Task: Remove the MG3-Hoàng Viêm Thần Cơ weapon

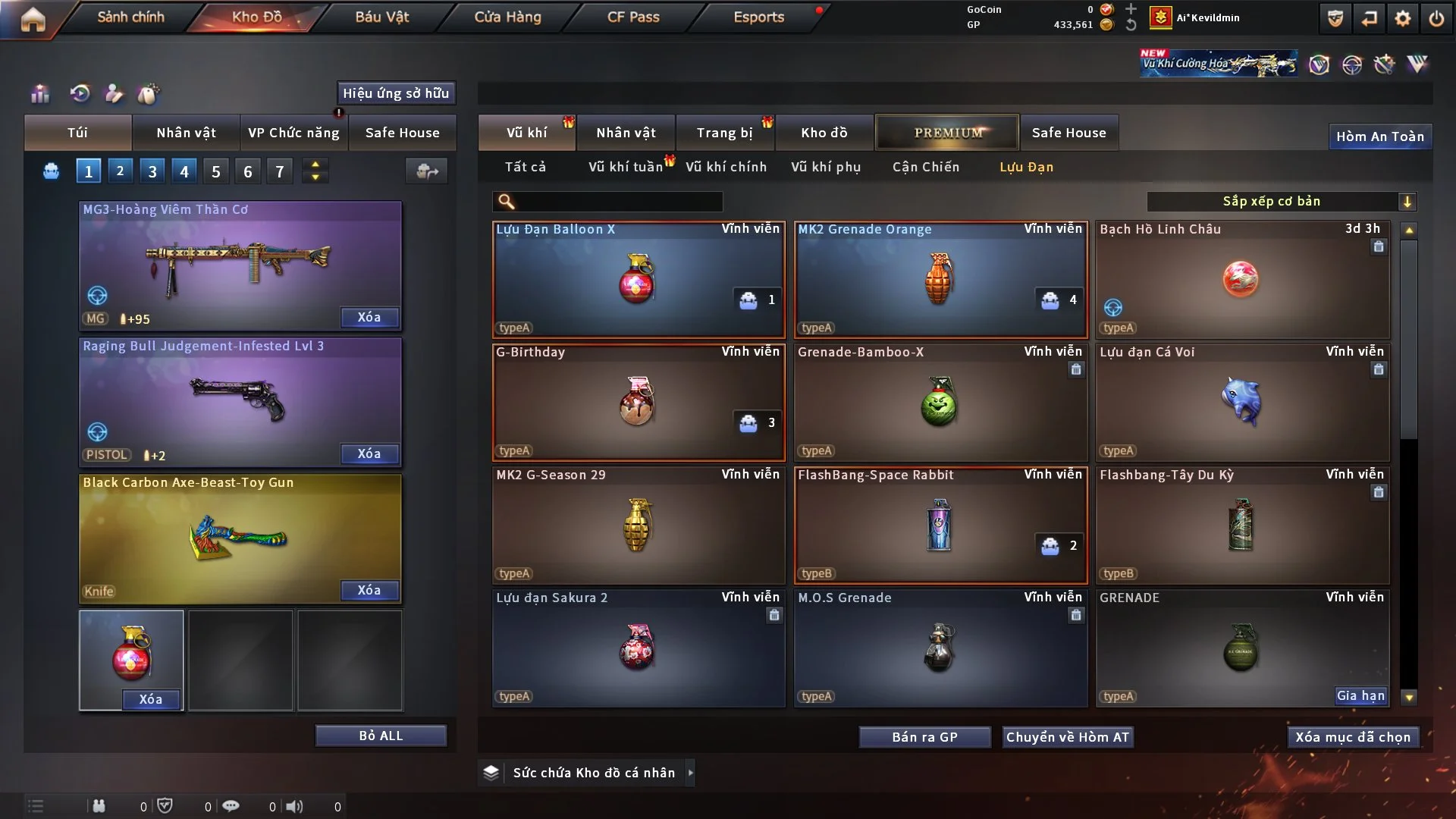Action: point(369,317)
